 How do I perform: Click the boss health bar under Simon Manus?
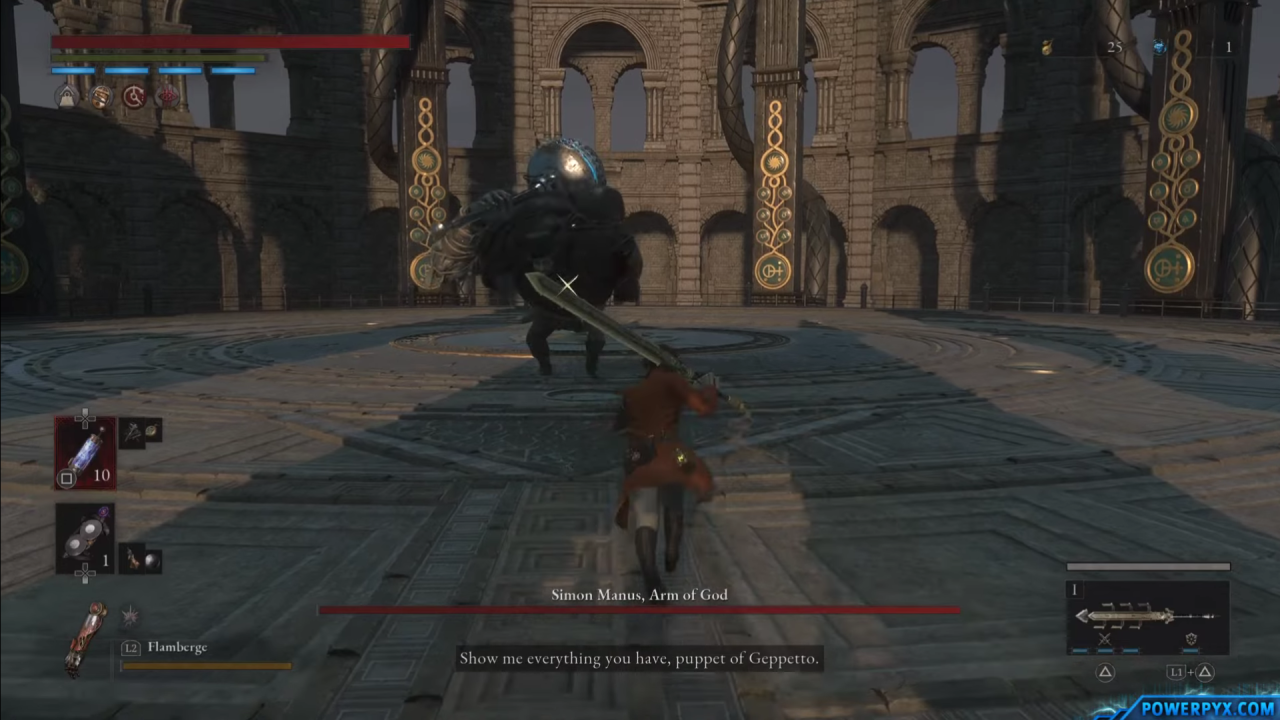(x=639, y=611)
